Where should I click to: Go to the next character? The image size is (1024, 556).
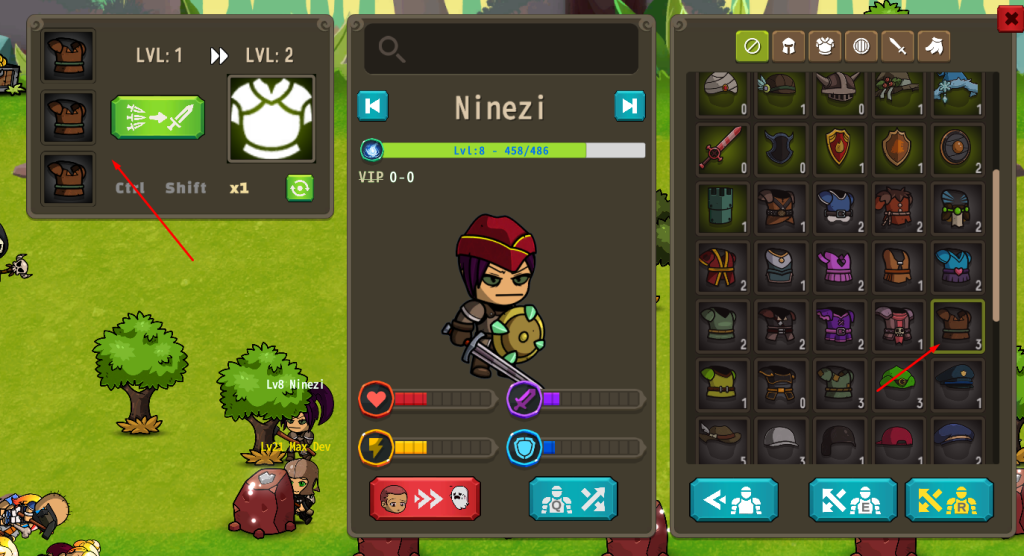[629, 106]
